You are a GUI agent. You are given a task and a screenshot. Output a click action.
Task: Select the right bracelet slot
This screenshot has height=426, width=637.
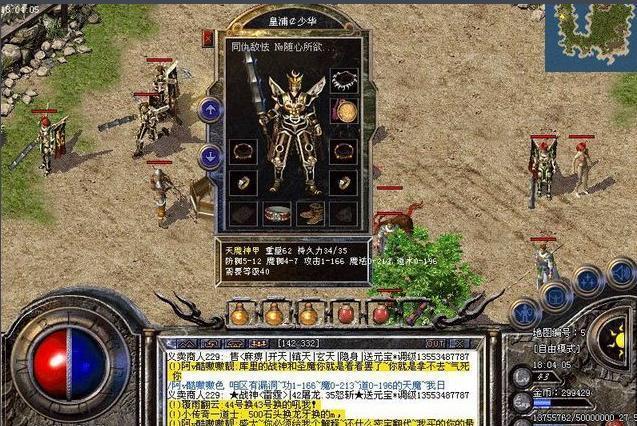(x=343, y=152)
